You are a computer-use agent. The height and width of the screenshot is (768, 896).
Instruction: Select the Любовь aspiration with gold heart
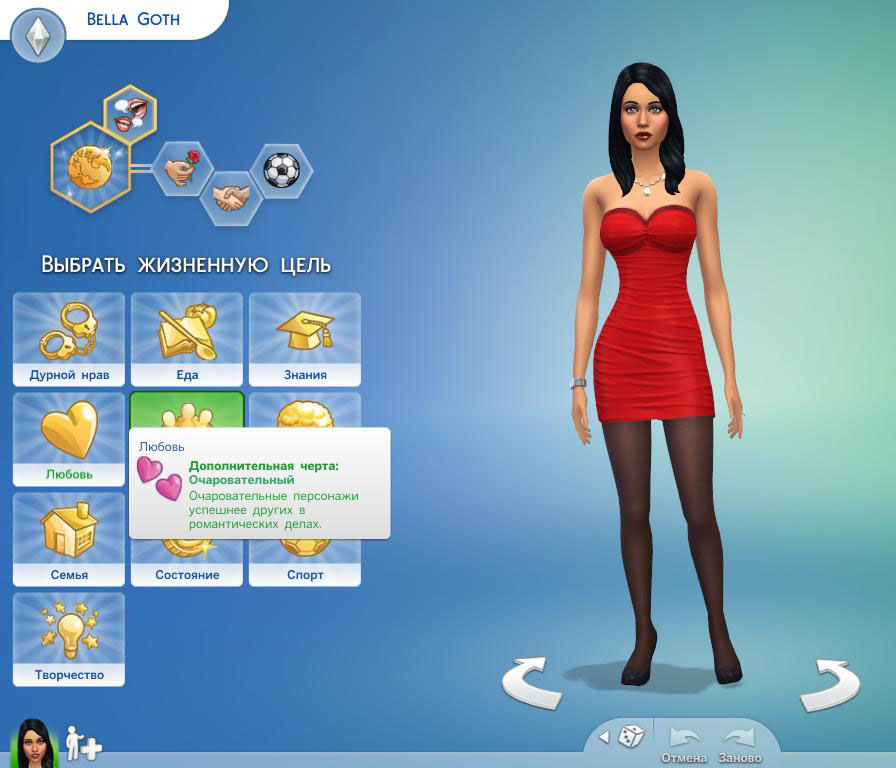[69, 439]
